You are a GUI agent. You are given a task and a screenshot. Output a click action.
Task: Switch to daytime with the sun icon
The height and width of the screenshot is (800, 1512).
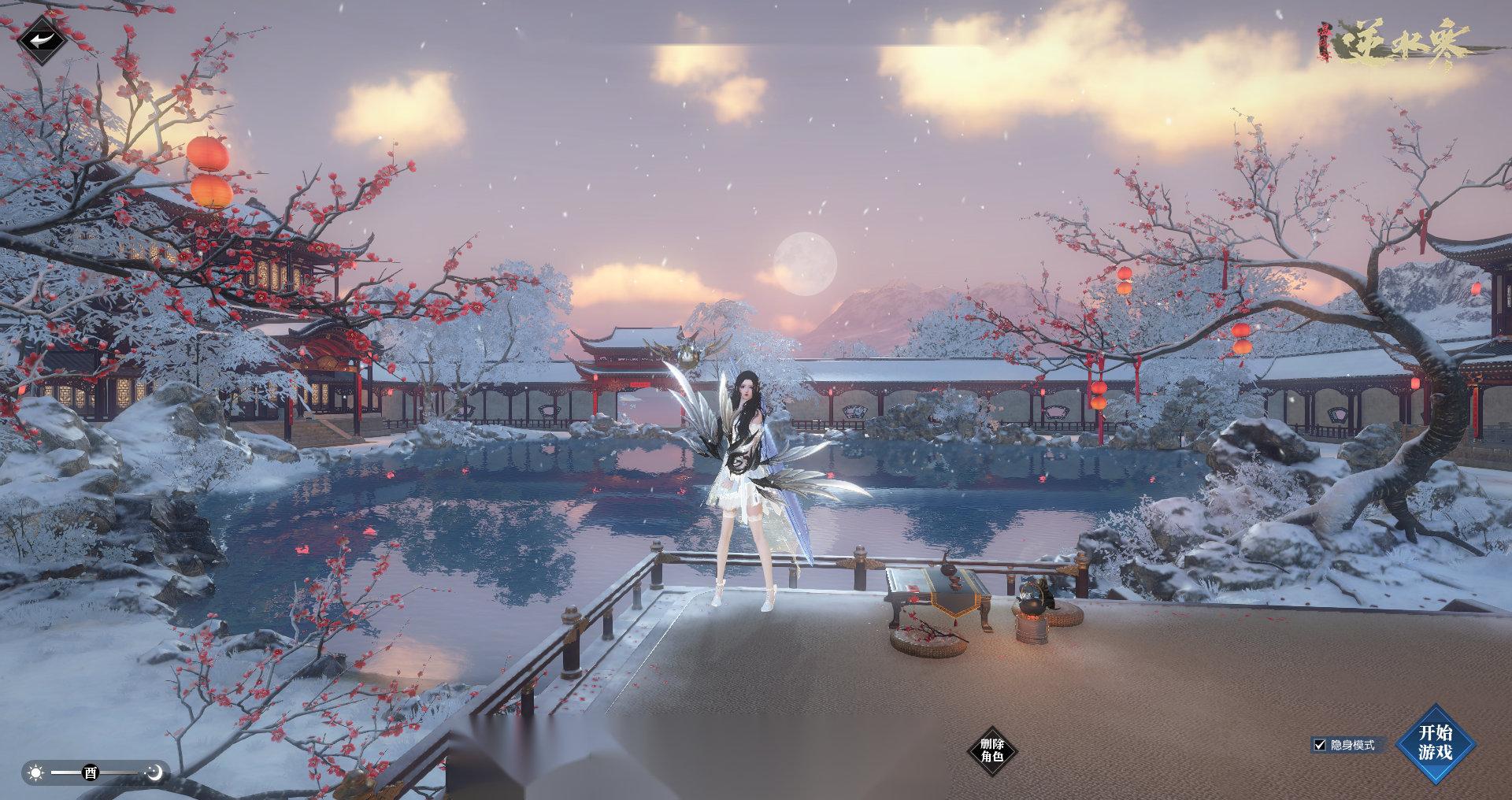(x=36, y=772)
